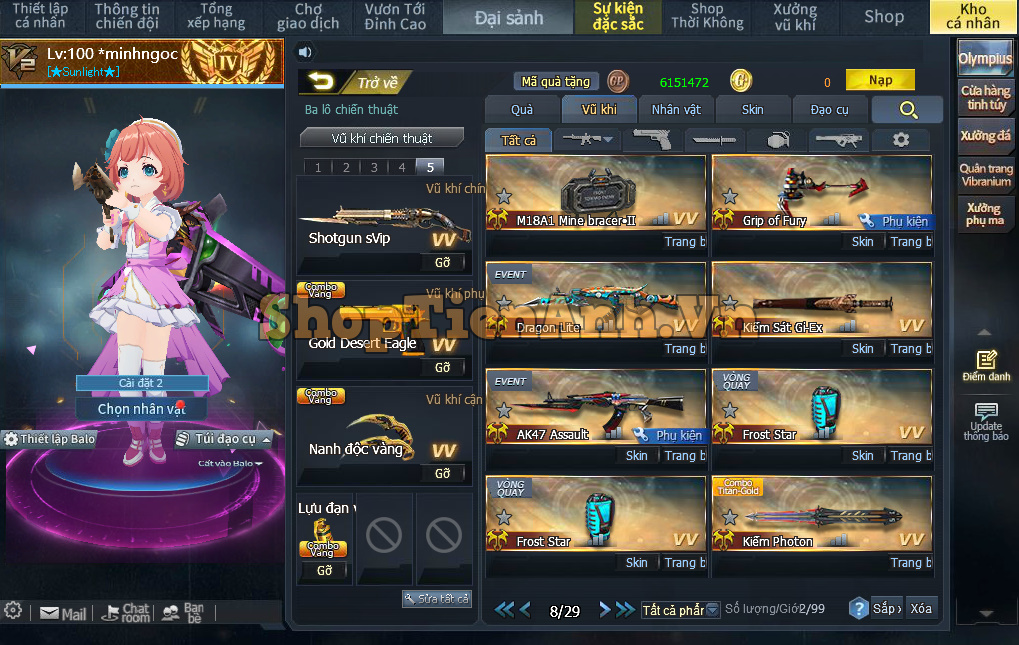1019x645 pixels.
Task: Open Chọn nhân vật character selection
Action: (141, 408)
